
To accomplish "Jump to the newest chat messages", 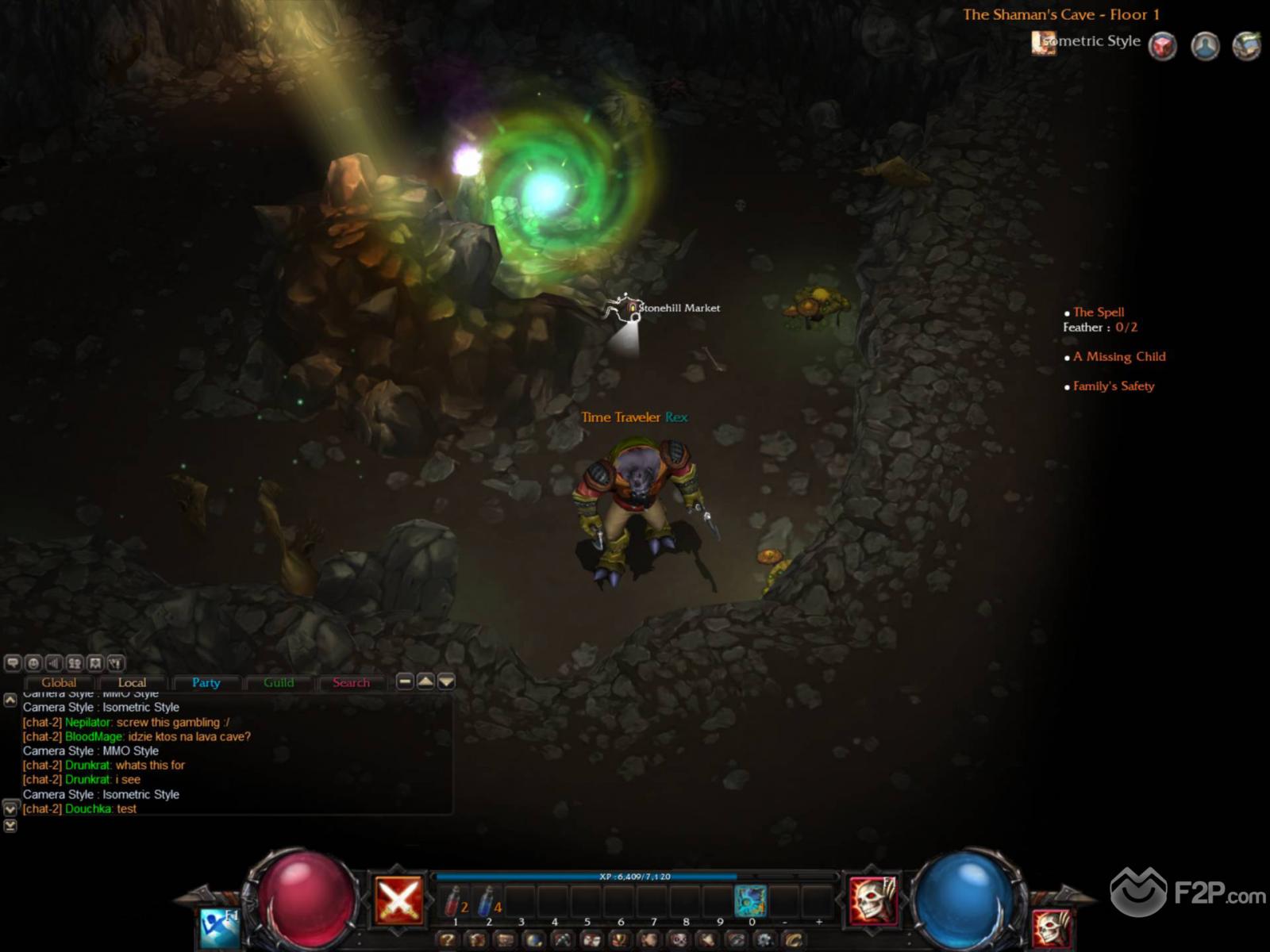I will click(10, 826).
